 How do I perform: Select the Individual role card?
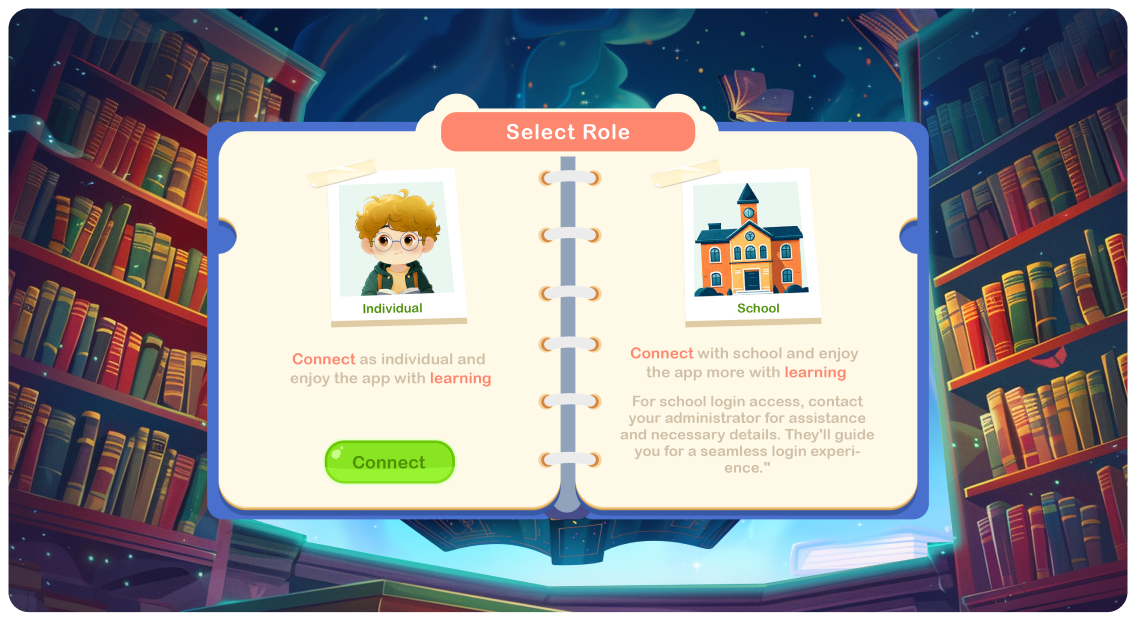394,246
